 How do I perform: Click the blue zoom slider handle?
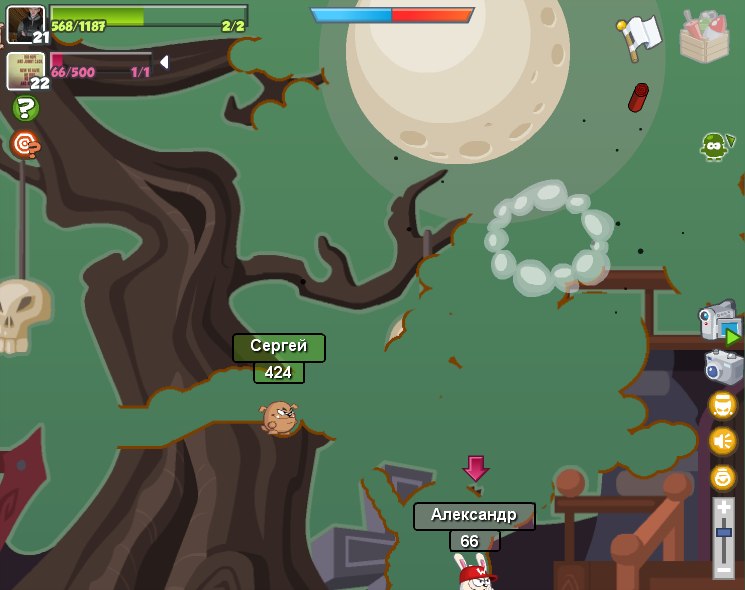point(724,532)
